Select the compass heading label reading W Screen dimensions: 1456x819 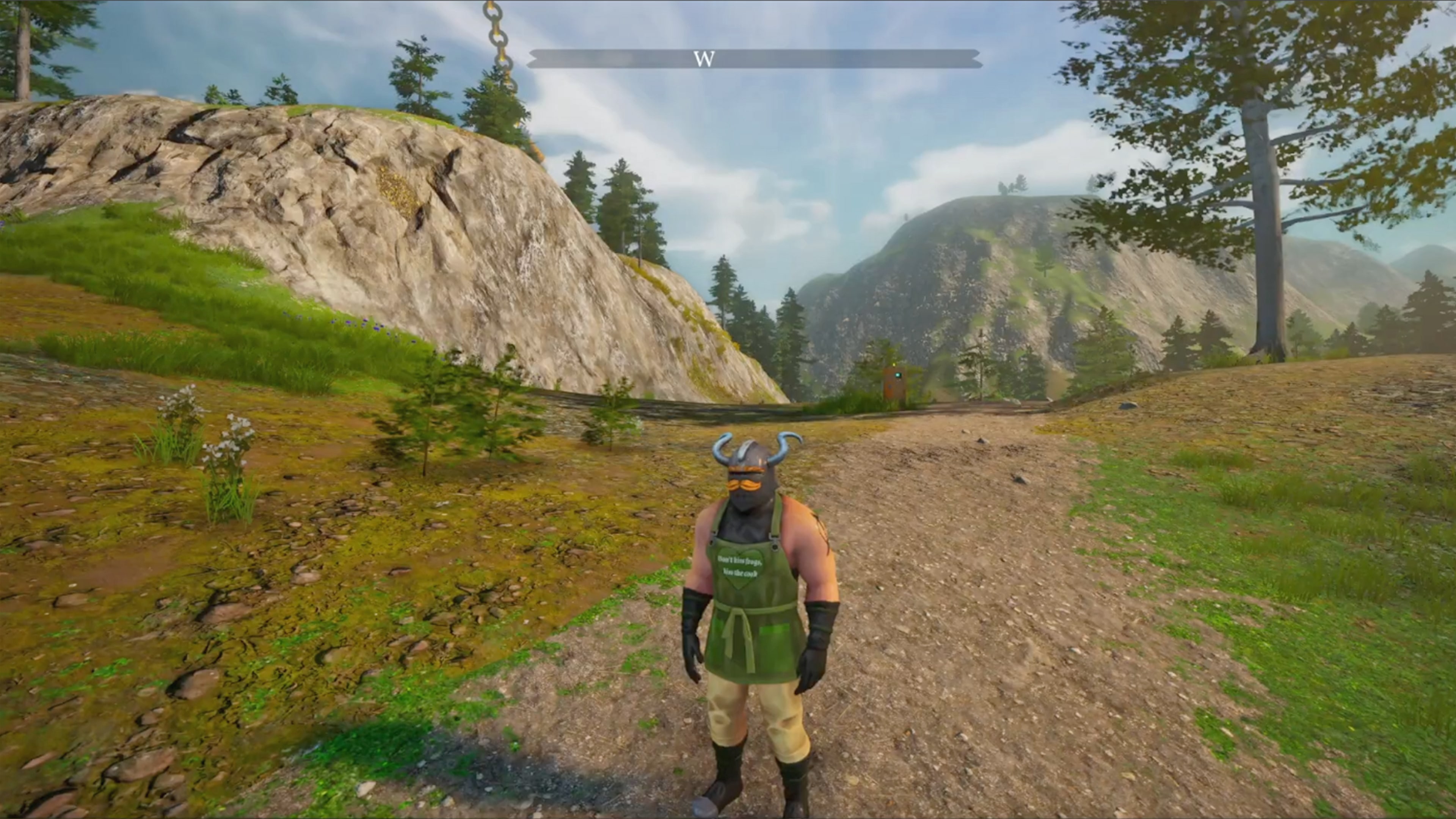click(x=705, y=58)
